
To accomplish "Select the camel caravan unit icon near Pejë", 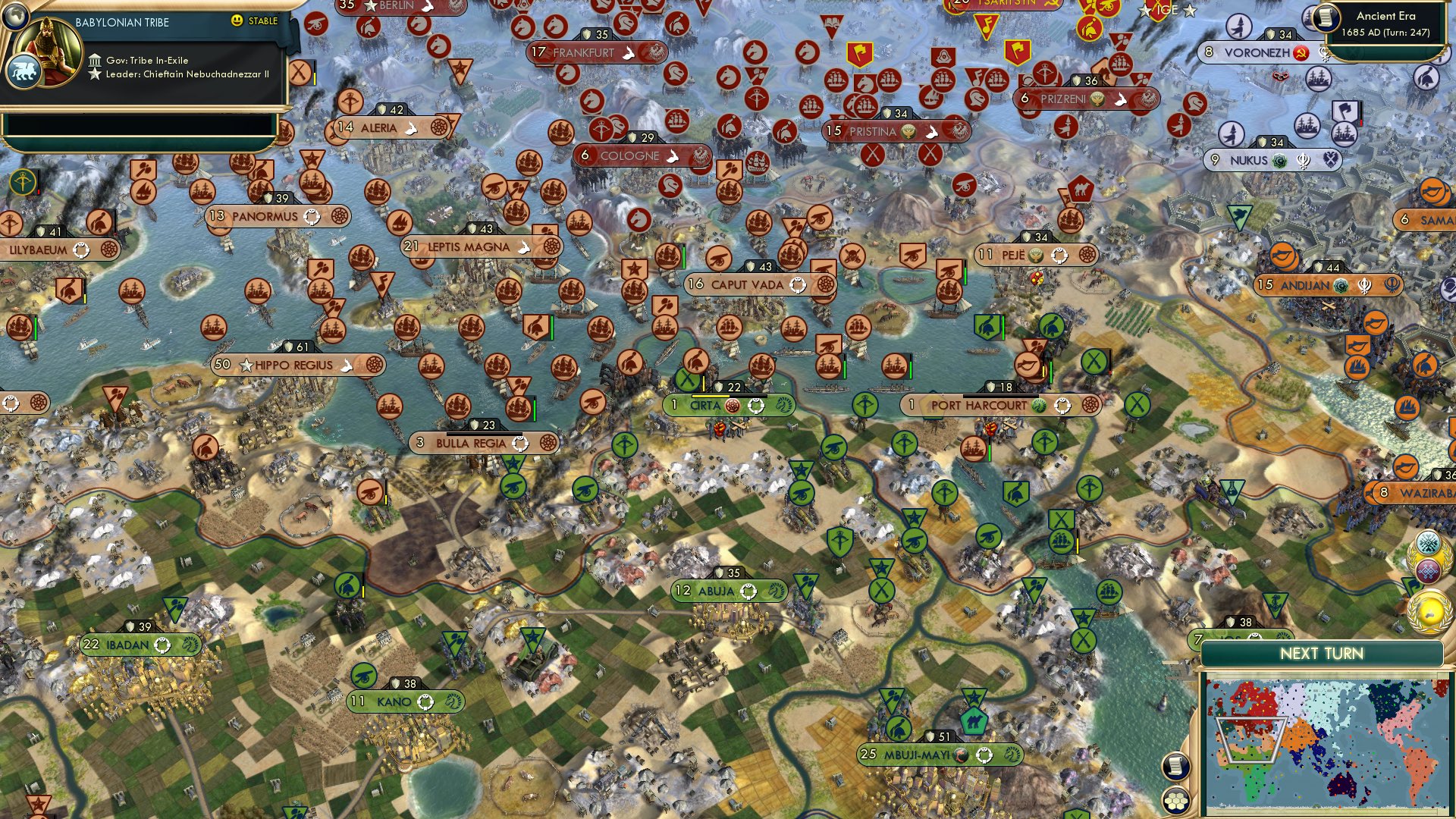I will pyautogui.click(x=1081, y=187).
